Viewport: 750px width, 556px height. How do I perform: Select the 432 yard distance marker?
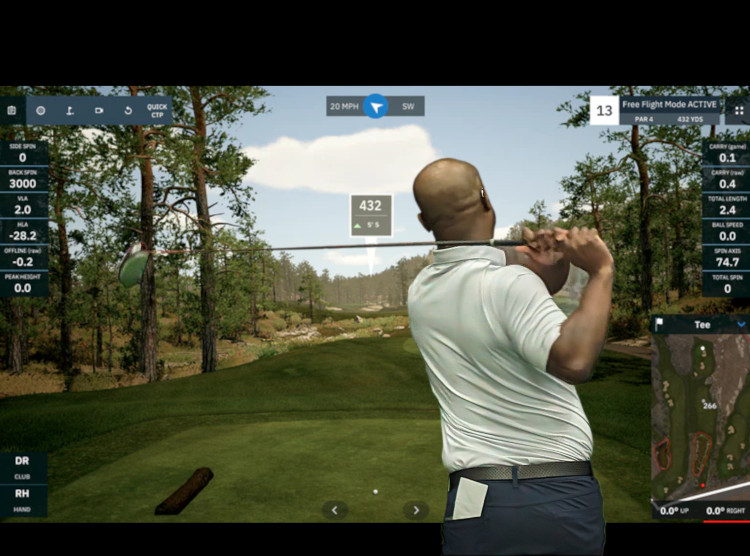370,212
